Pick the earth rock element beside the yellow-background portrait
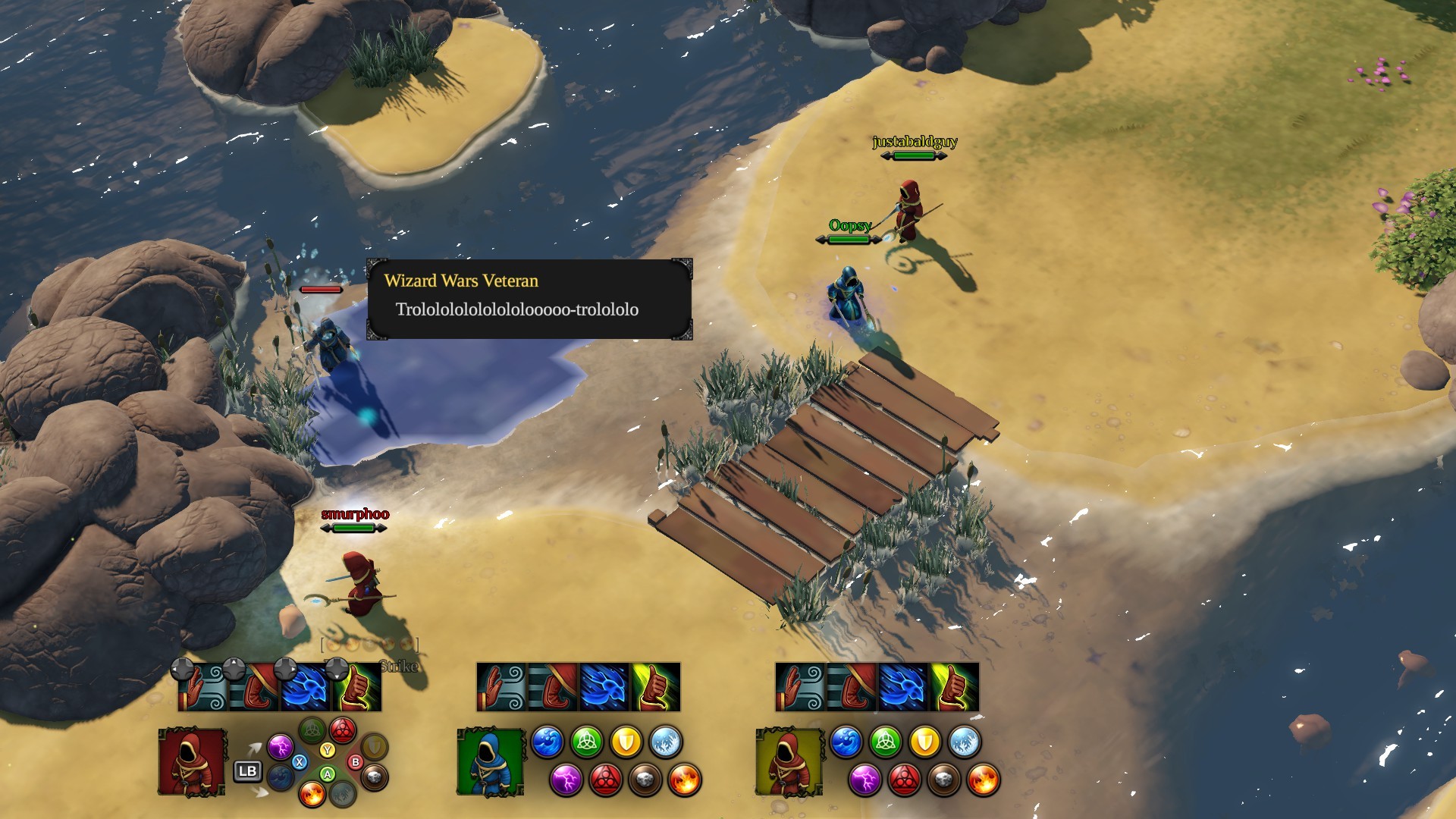The height and width of the screenshot is (819, 1456). 943,780
